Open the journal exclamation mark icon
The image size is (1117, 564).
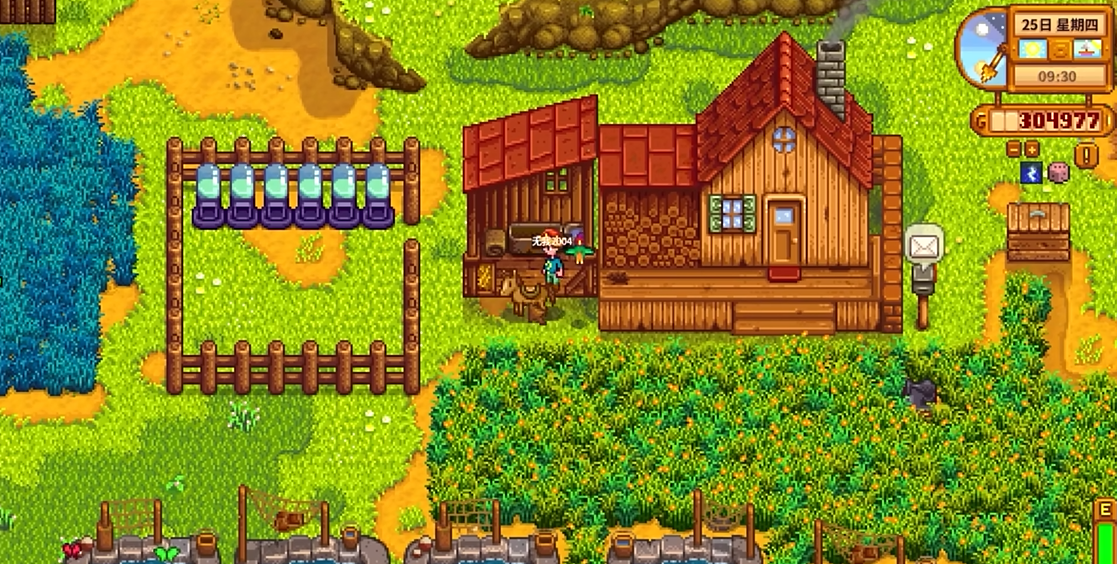pyautogui.click(x=1086, y=155)
